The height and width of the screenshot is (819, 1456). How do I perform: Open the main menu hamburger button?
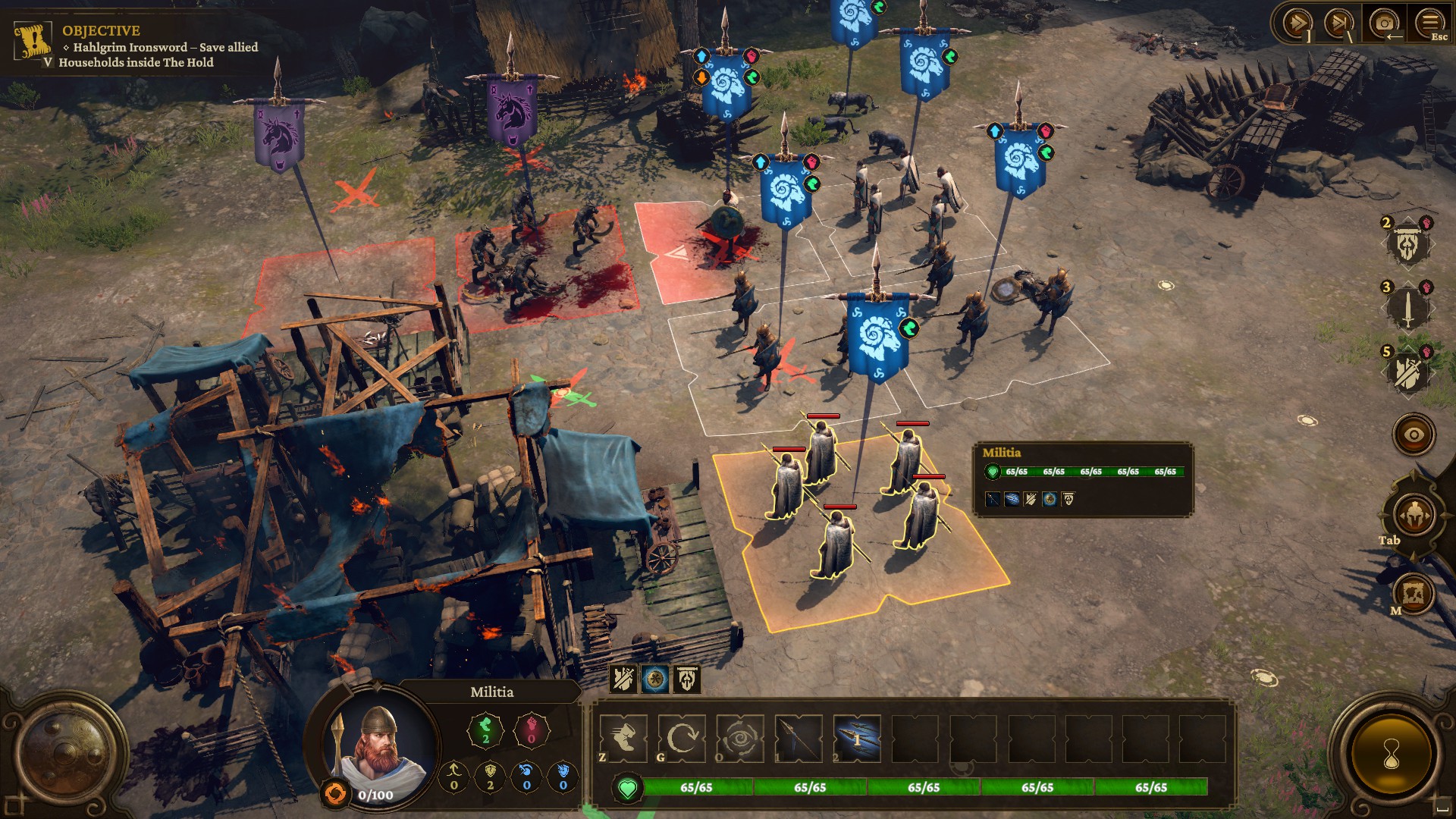pos(1430,24)
